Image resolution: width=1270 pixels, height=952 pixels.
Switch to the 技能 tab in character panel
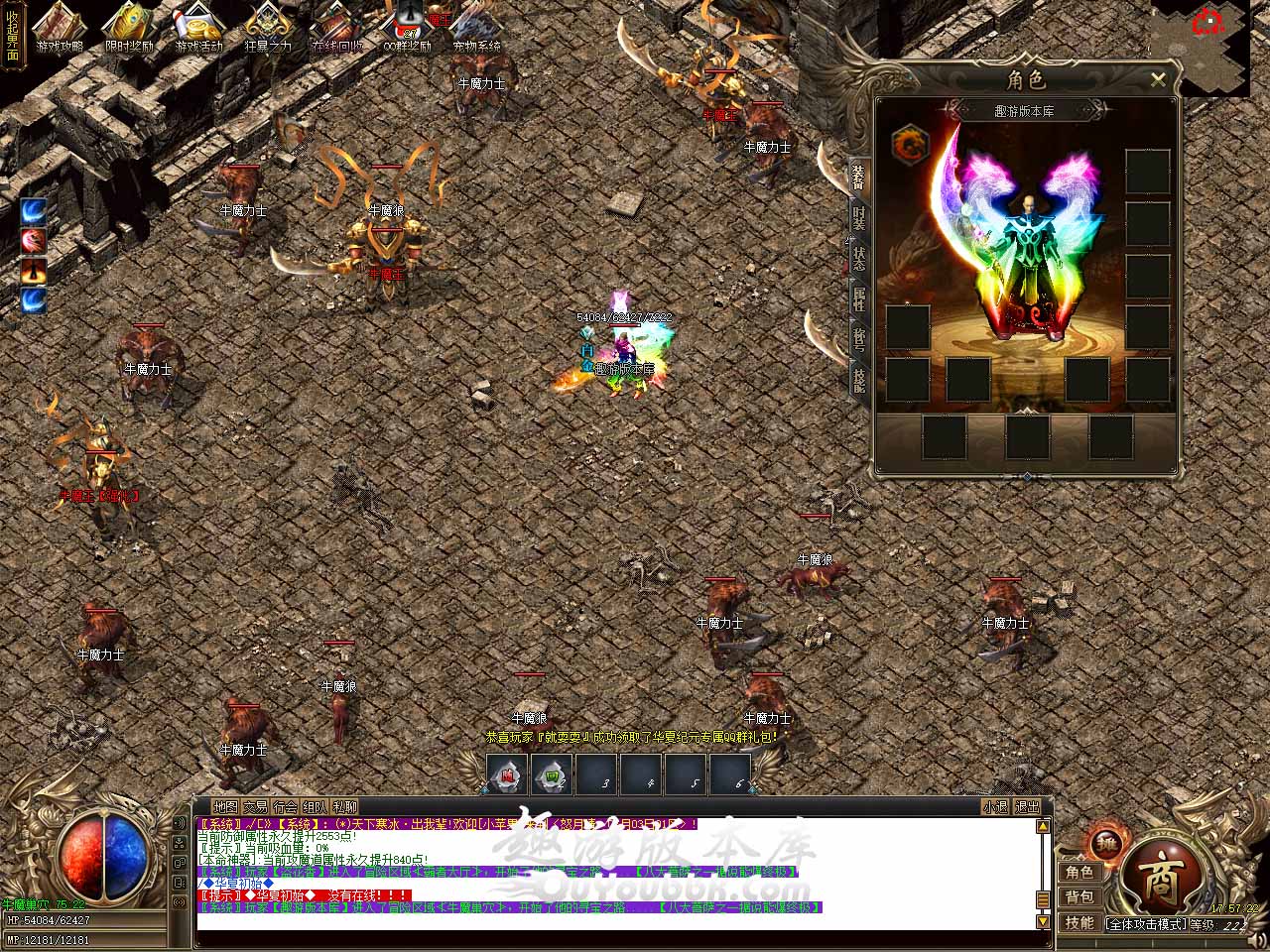coord(859,379)
